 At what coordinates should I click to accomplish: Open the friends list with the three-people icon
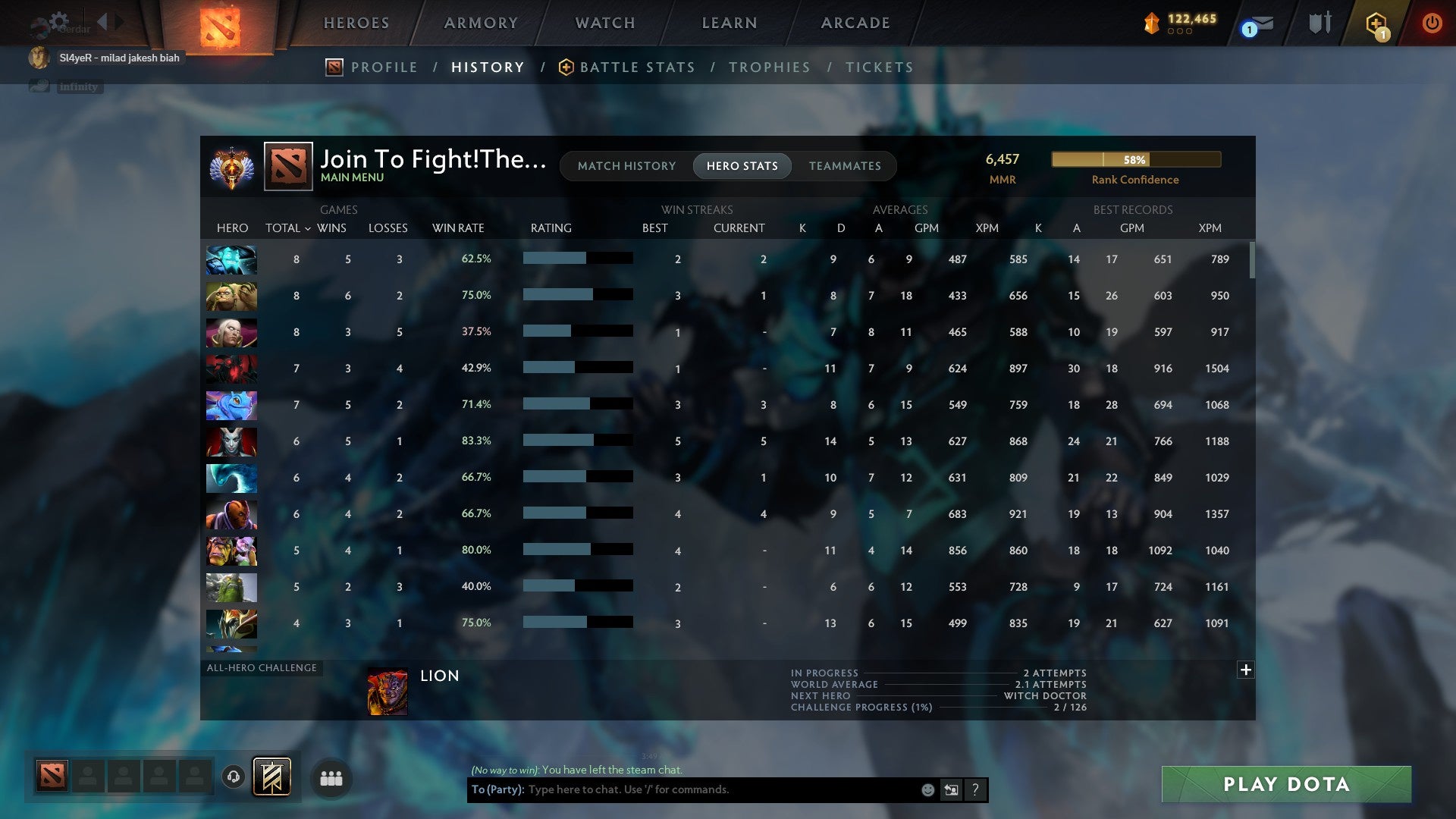pyautogui.click(x=331, y=778)
